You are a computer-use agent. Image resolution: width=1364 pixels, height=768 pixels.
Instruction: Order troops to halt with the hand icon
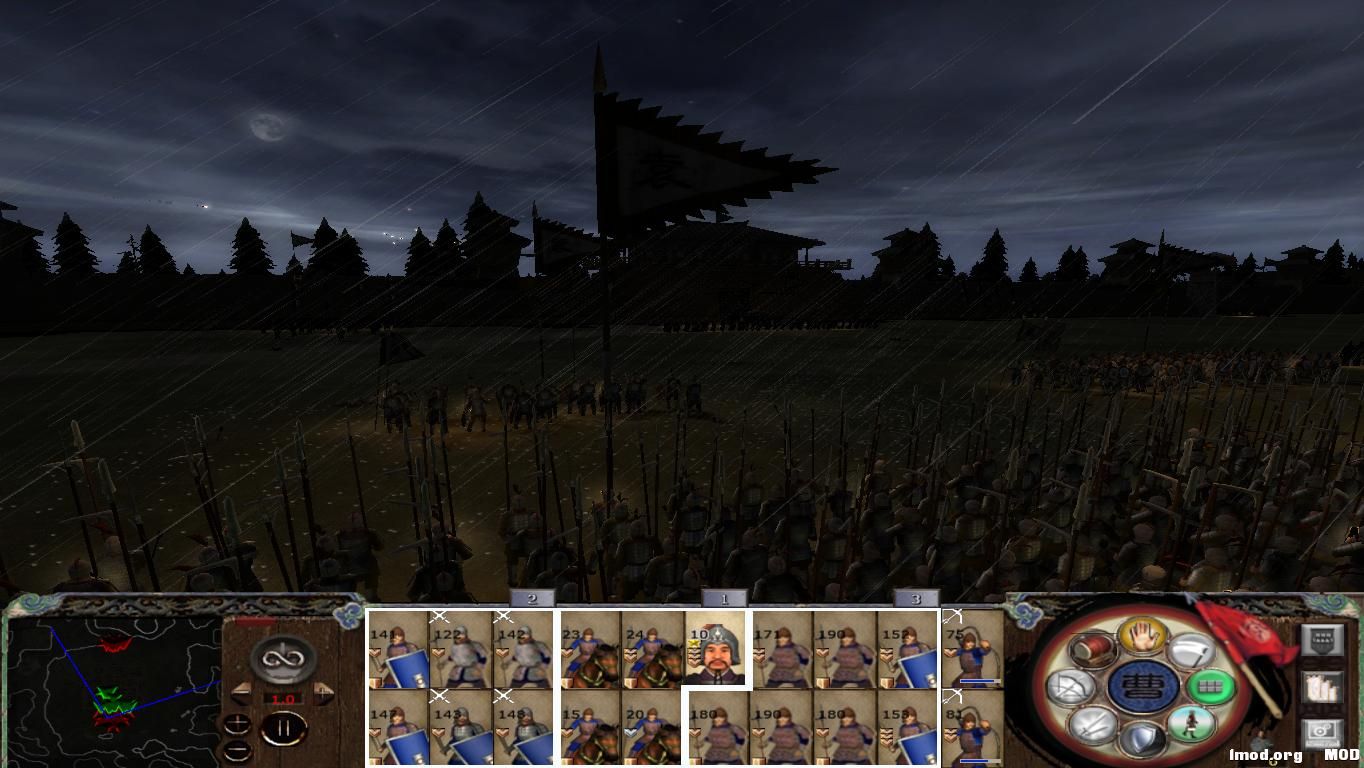pos(1143,637)
